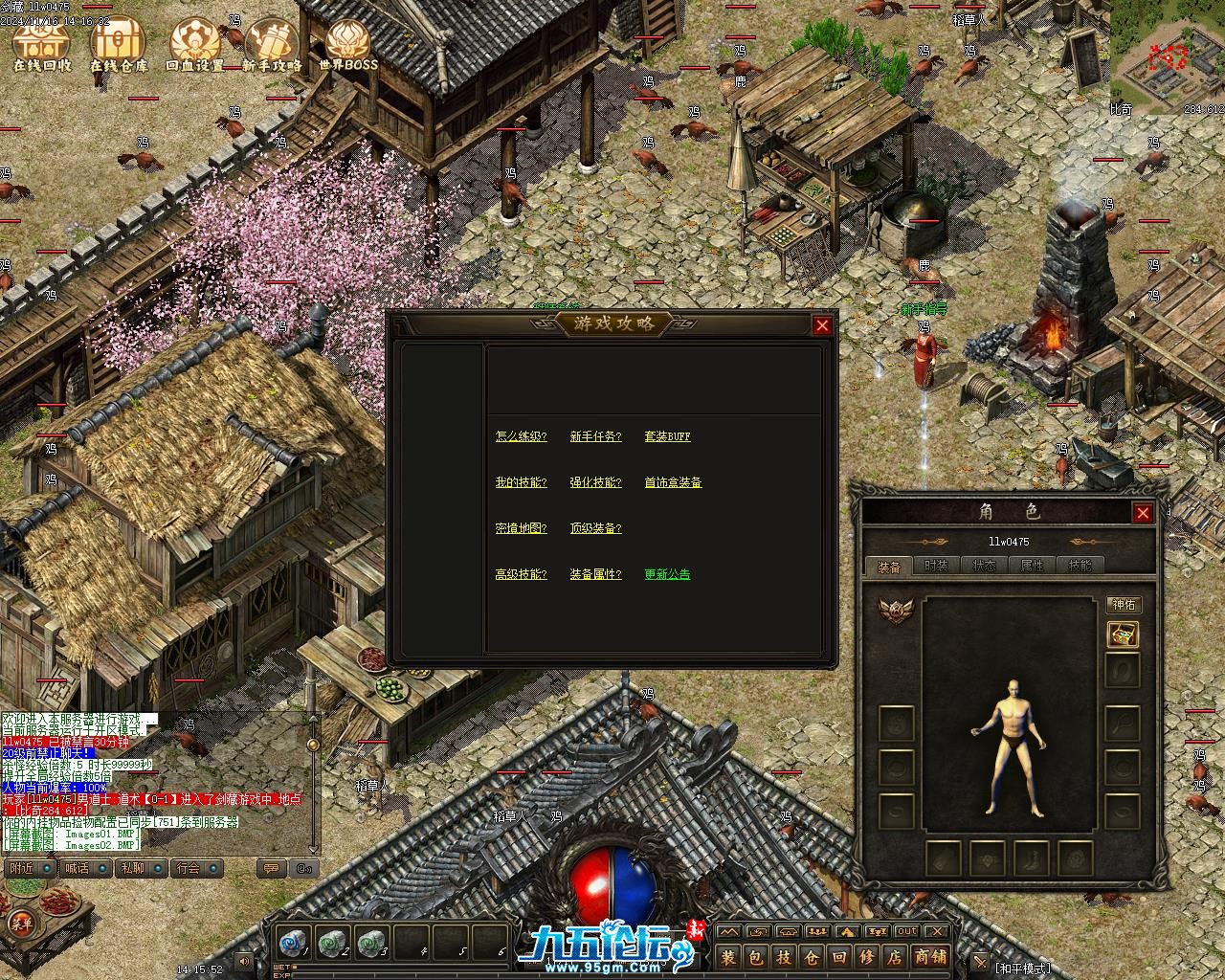Close the 游戏攻略 guide window

coord(822,325)
